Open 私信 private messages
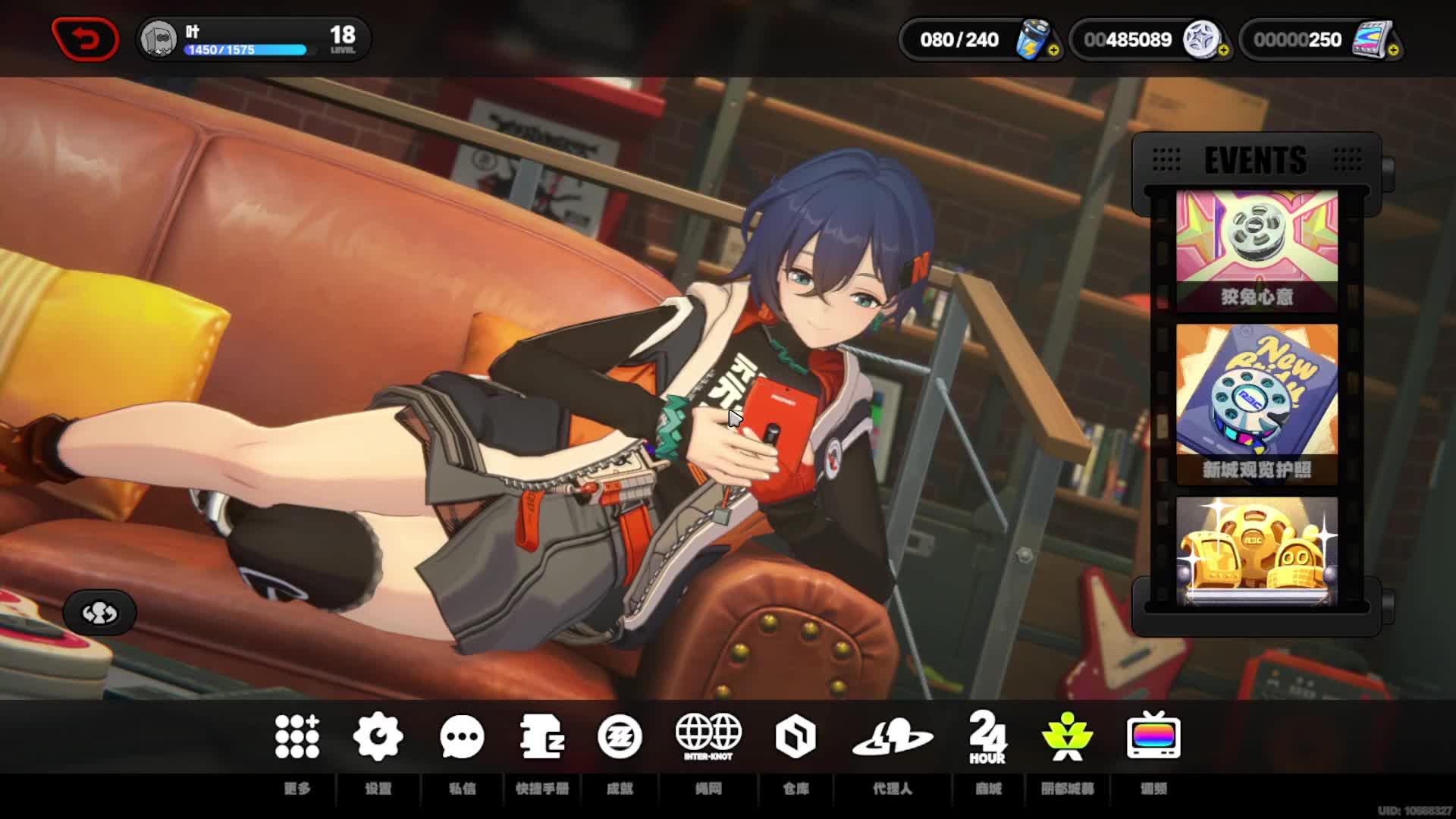Image resolution: width=1456 pixels, height=819 pixels. tap(462, 737)
